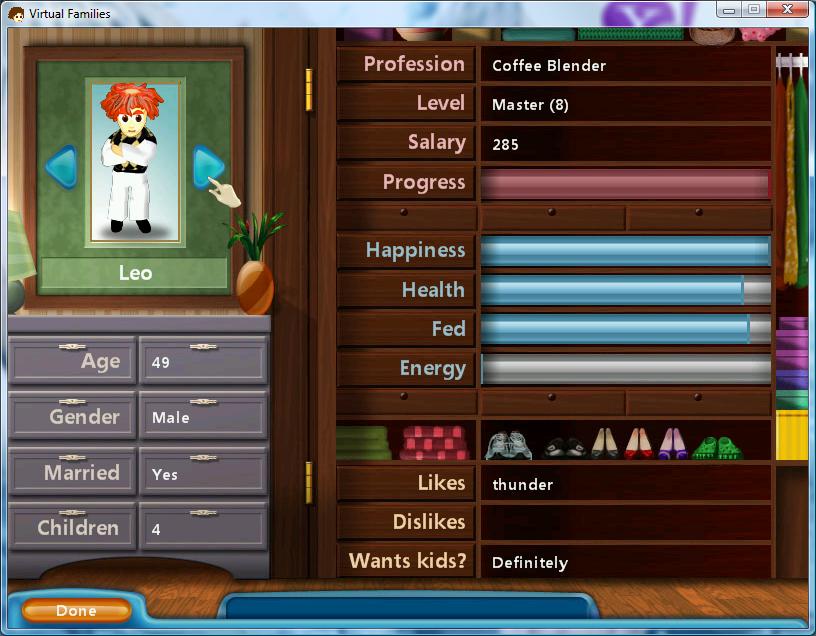Show the previous family member
Image resolution: width=816 pixels, height=636 pixels.
[61, 166]
